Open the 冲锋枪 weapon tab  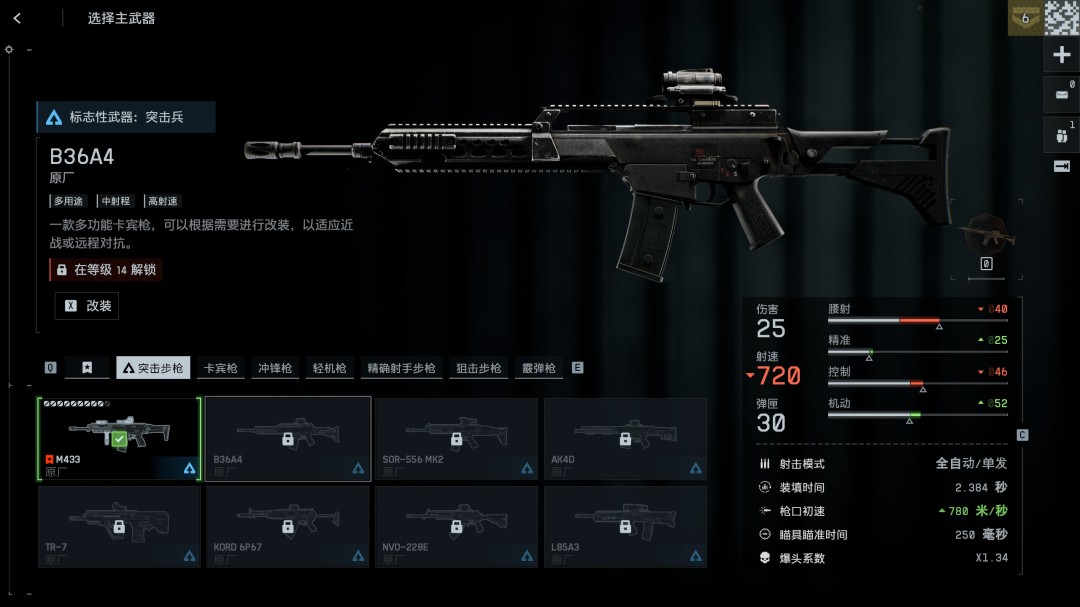point(275,368)
